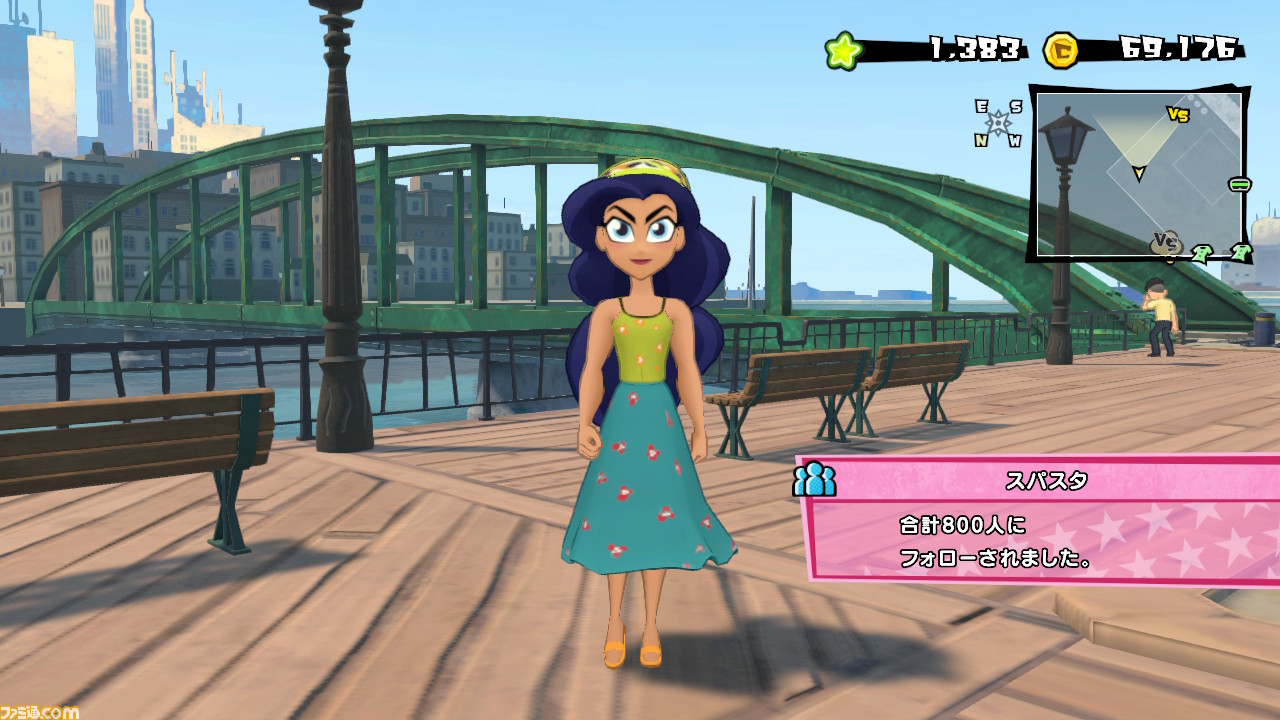Open the minimap
This screenshot has width=1280, height=720.
click(x=1139, y=175)
